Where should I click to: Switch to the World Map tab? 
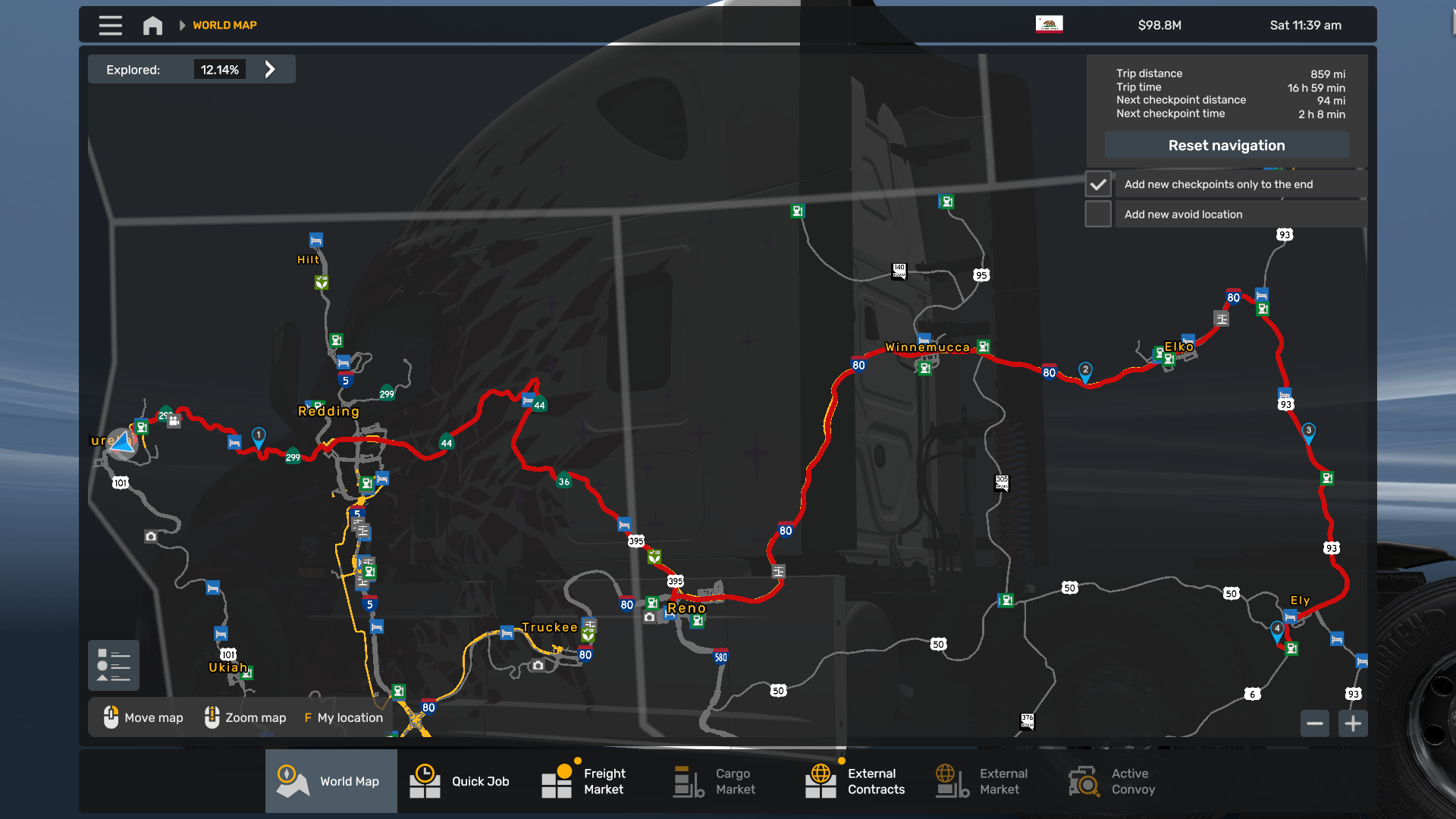[331, 781]
